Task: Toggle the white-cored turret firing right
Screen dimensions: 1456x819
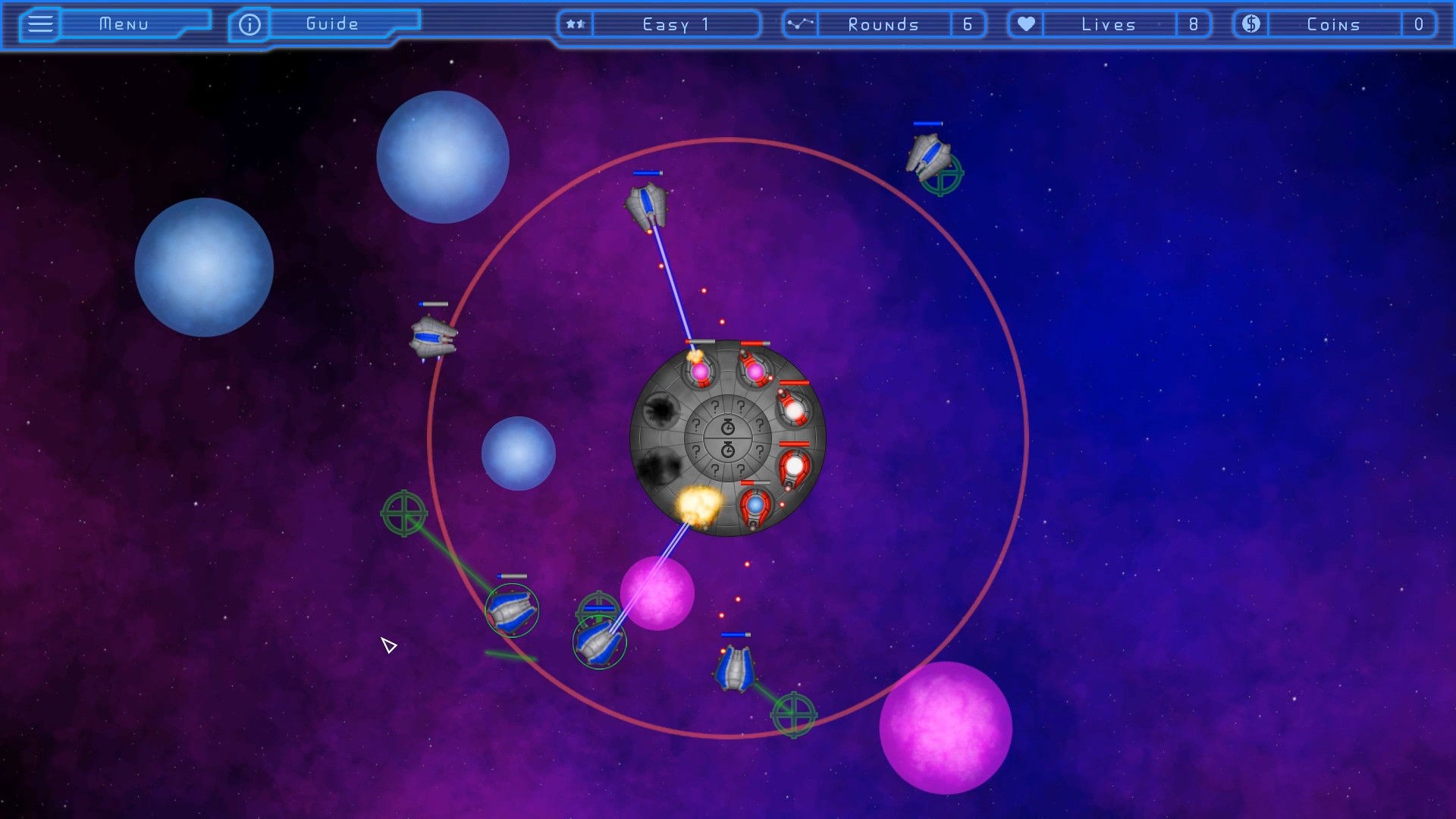Action: 795,466
